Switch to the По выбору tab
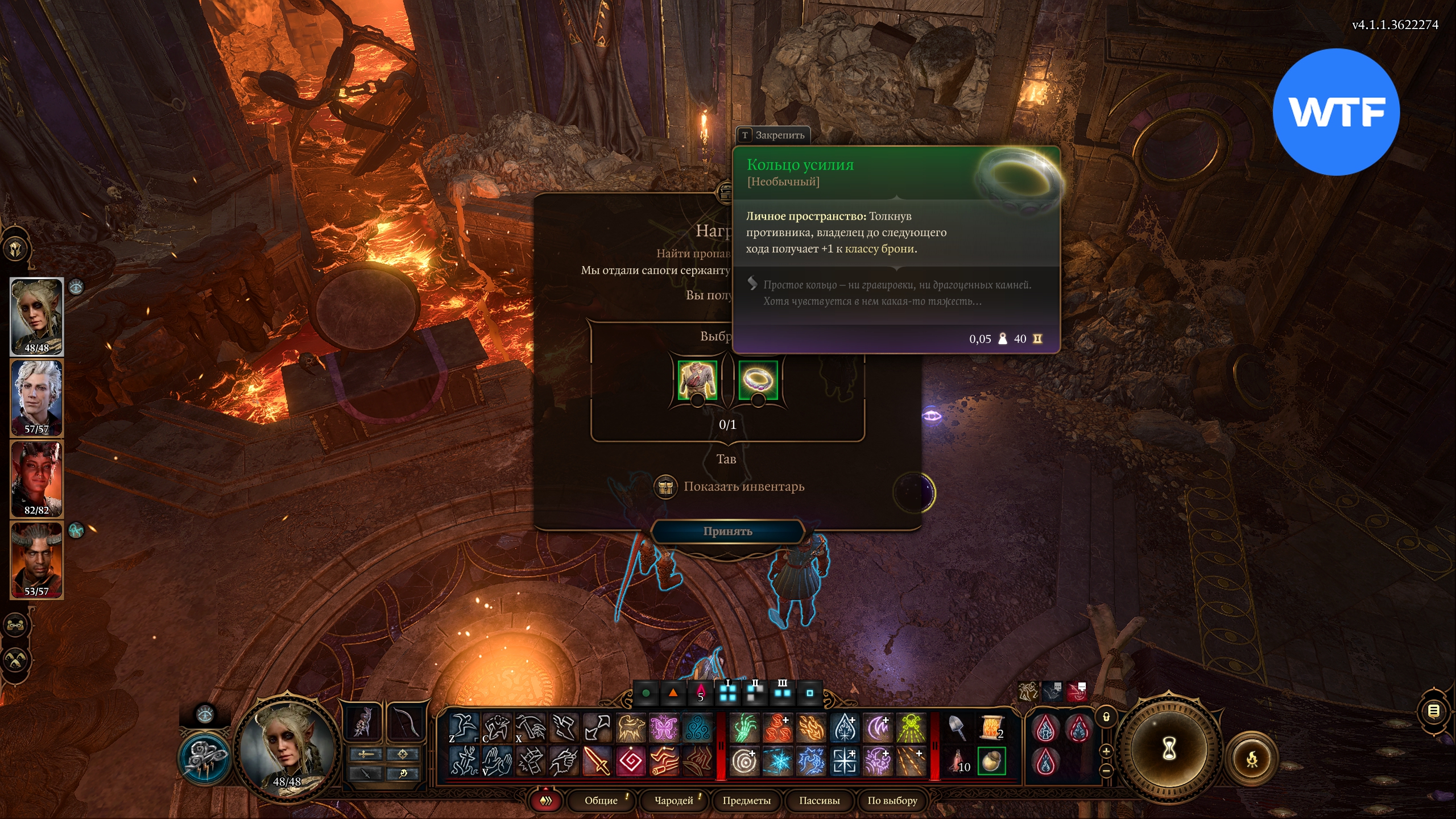This screenshot has width=1456, height=819. point(892,801)
